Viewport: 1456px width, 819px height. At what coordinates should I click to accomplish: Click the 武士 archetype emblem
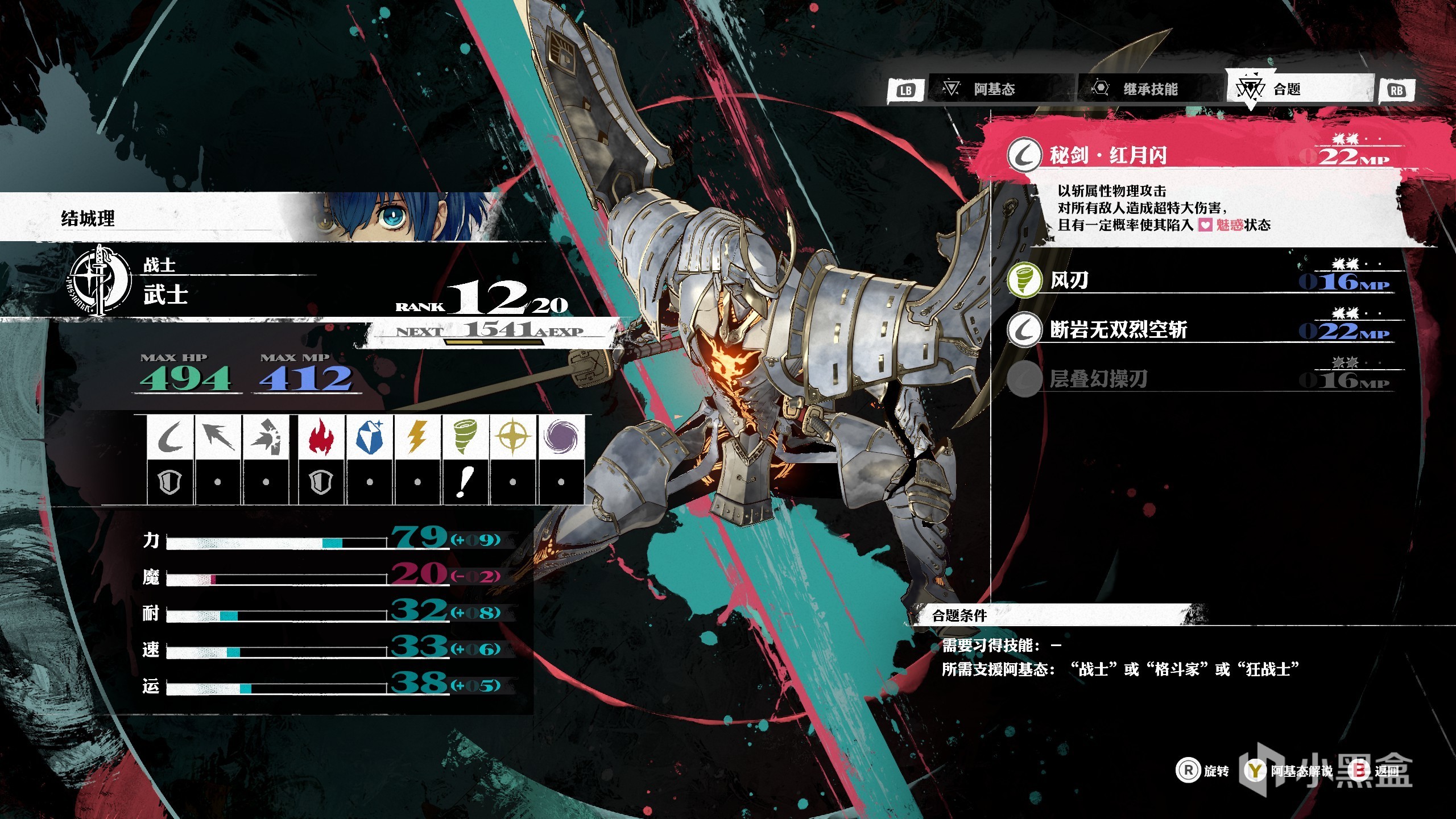101,280
